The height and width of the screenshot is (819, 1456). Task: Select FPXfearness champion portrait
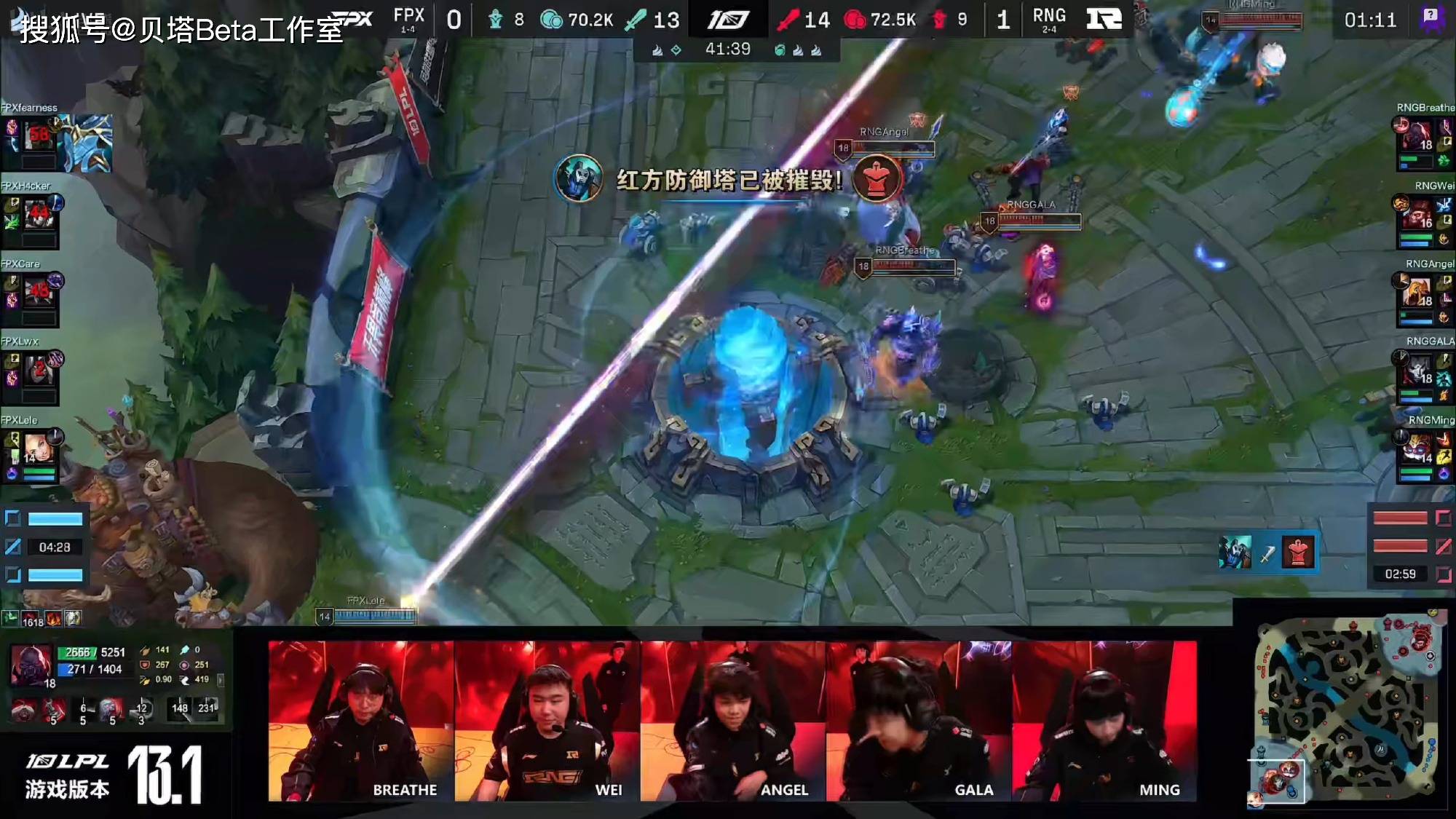[39, 137]
